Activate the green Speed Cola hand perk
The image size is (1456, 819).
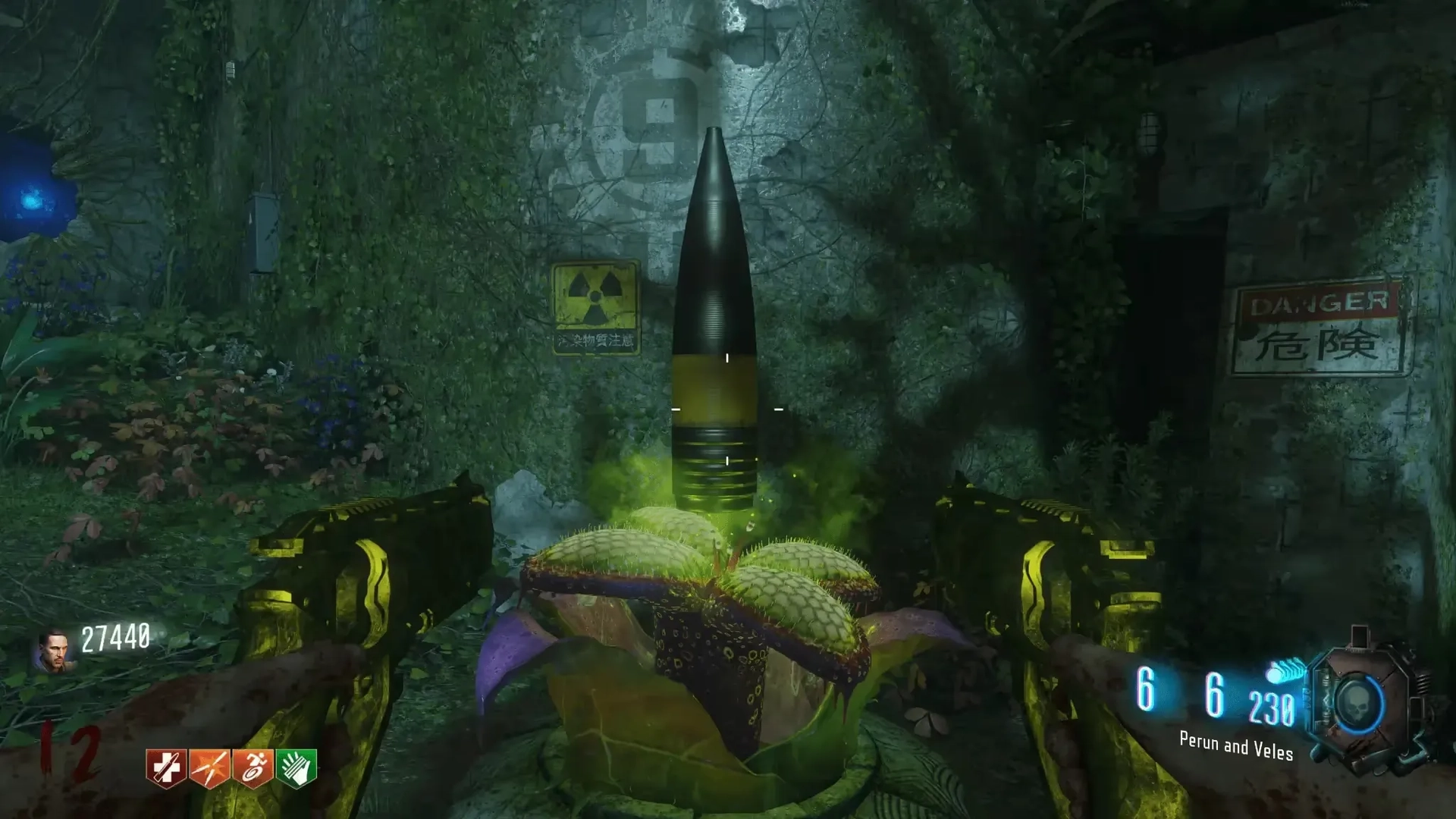[x=297, y=769]
